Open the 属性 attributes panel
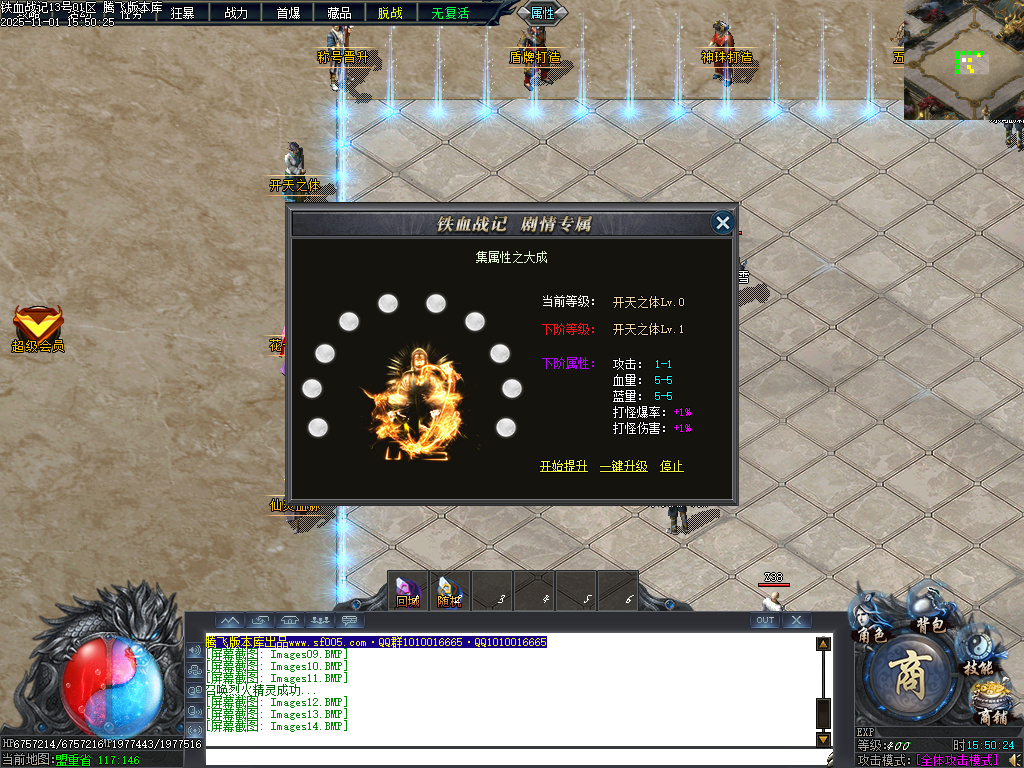The image size is (1024, 768). pos(543,13)
